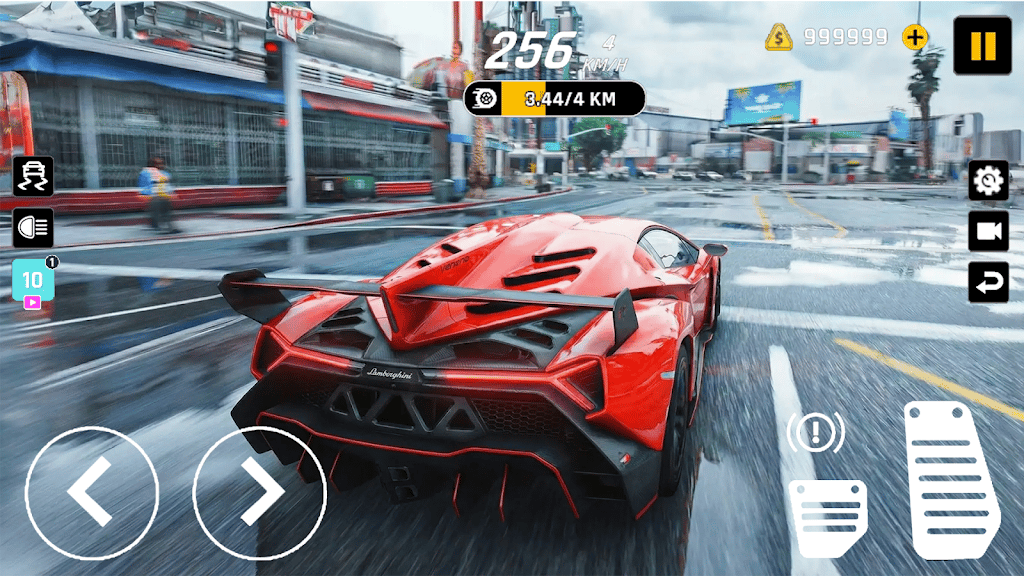Tap the curved return arrow button
Viewport: 1024px width, 576px height.
(x=988, y=282)
